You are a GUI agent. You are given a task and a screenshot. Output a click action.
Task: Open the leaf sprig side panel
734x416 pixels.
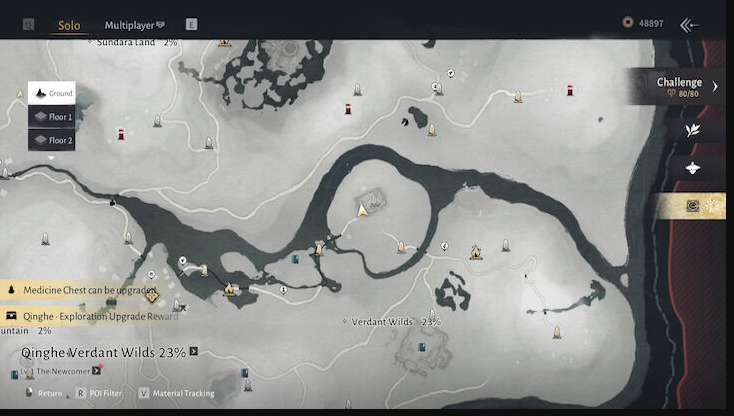click(692, 130)
